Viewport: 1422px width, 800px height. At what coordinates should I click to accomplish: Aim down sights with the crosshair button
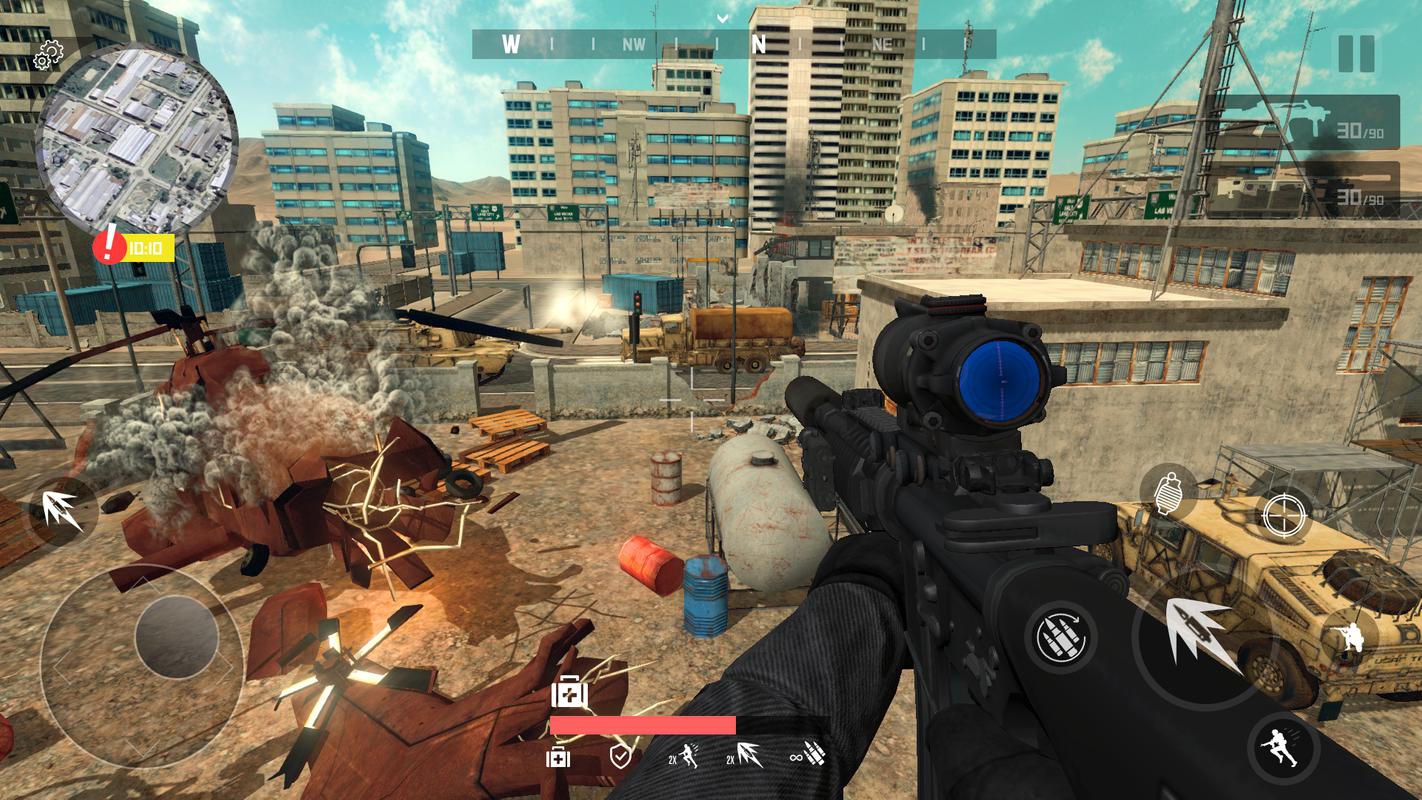(x=1284, y=515)
